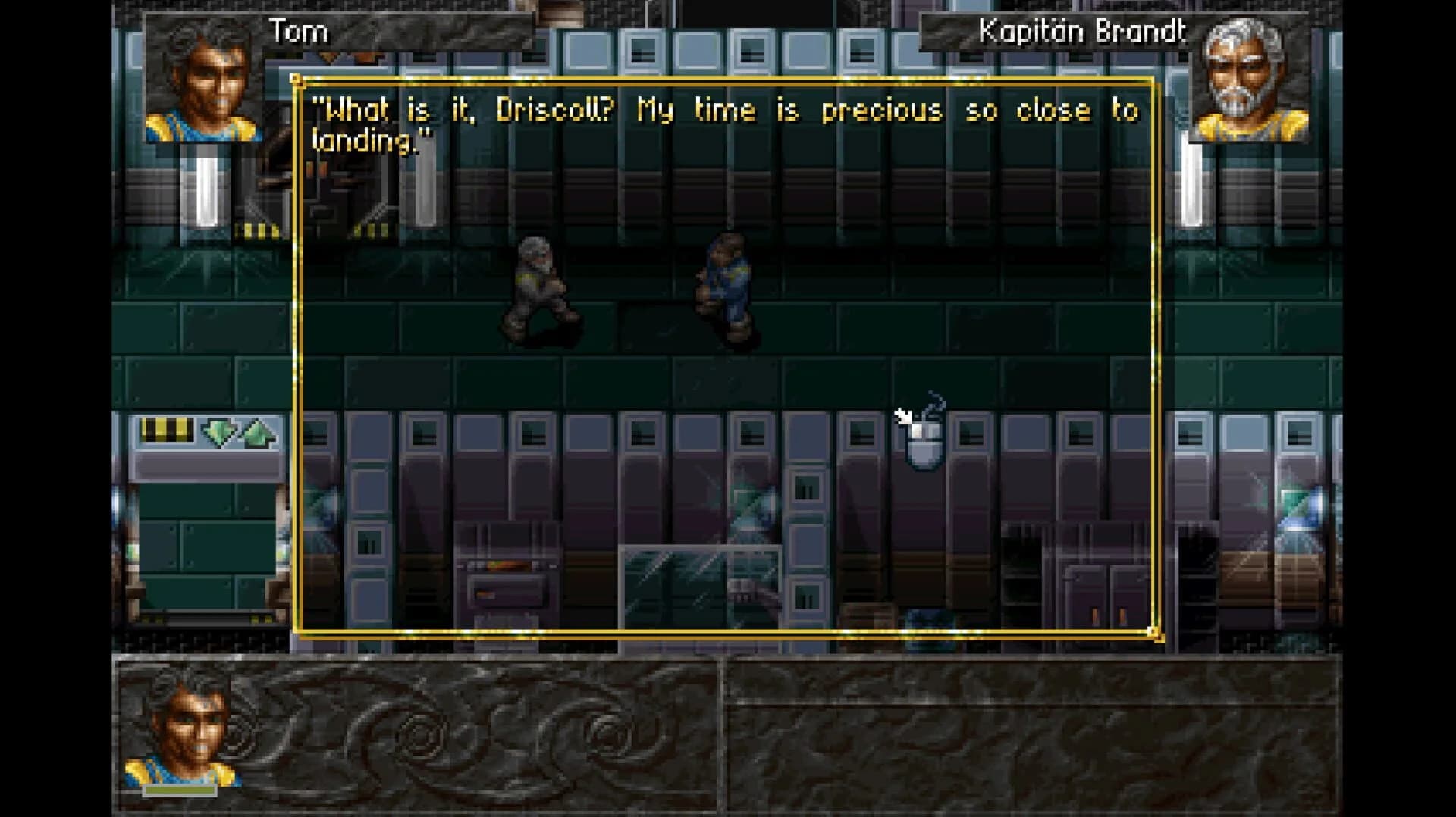Click the computer mouse sprite hanging on the wall
Screen dimensions: 1456x817
coord(924,447)
